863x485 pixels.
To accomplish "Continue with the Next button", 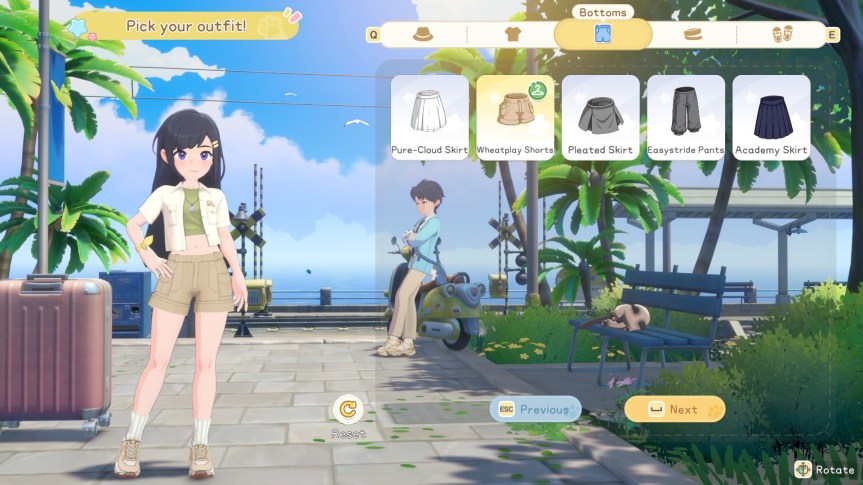I will (x=675, y=409).
